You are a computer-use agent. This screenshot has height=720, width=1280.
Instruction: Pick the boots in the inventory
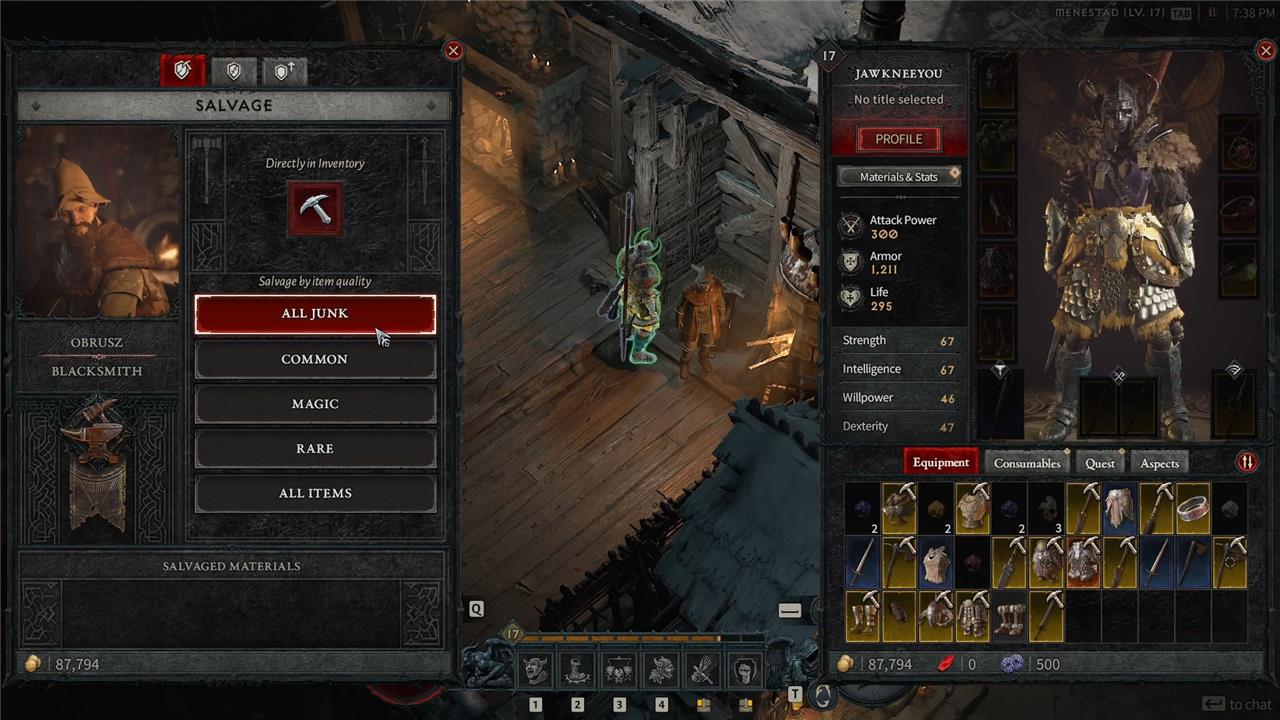(1009, 616)
